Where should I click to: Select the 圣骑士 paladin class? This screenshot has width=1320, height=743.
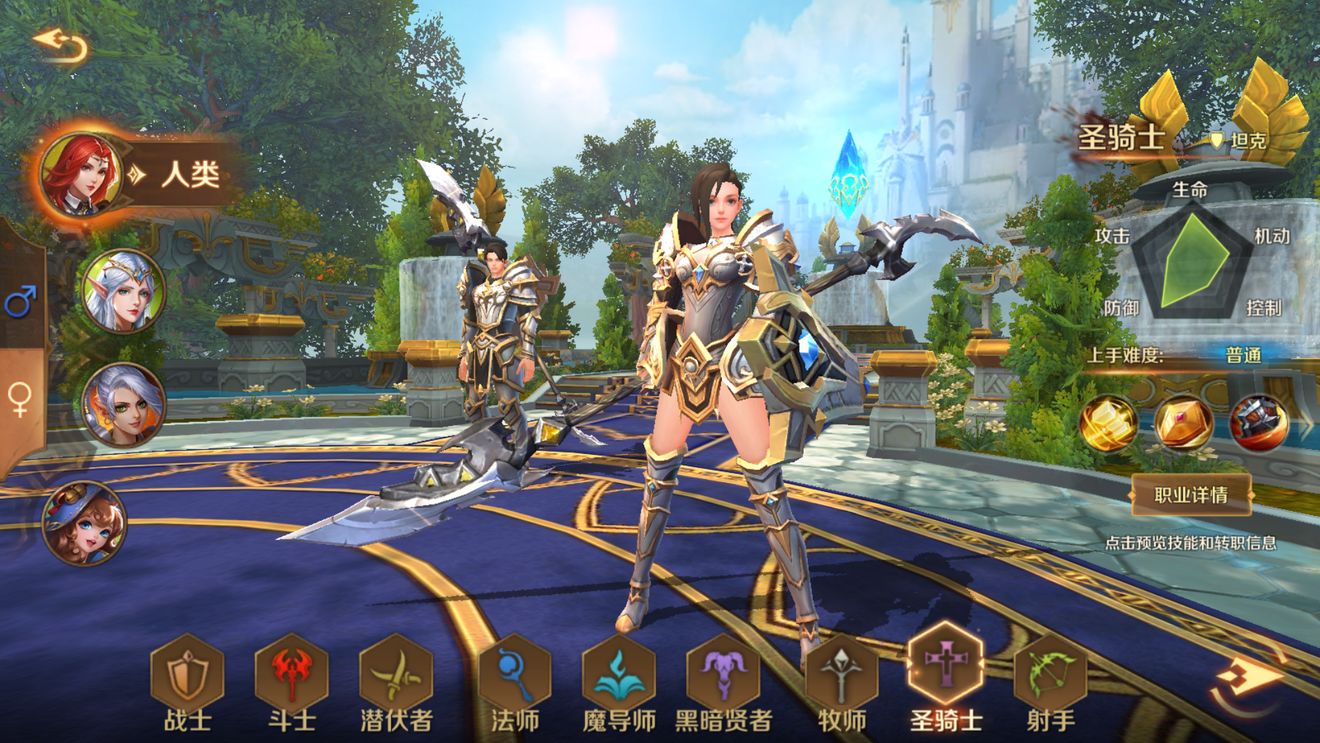945,664
